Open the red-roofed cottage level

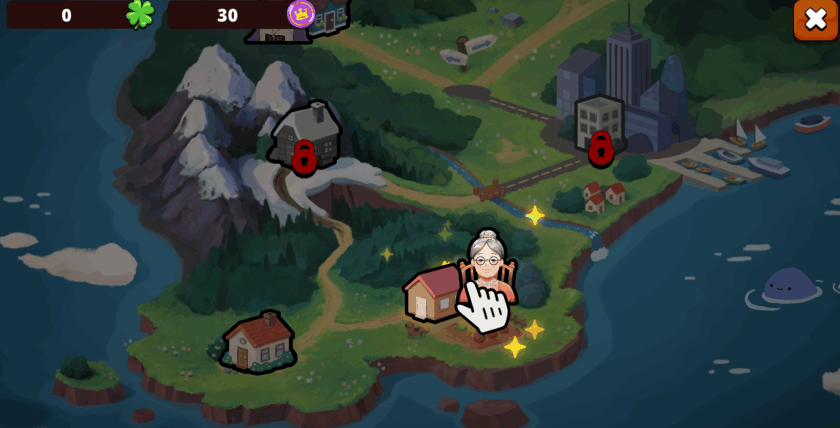[x=259, y=340]
